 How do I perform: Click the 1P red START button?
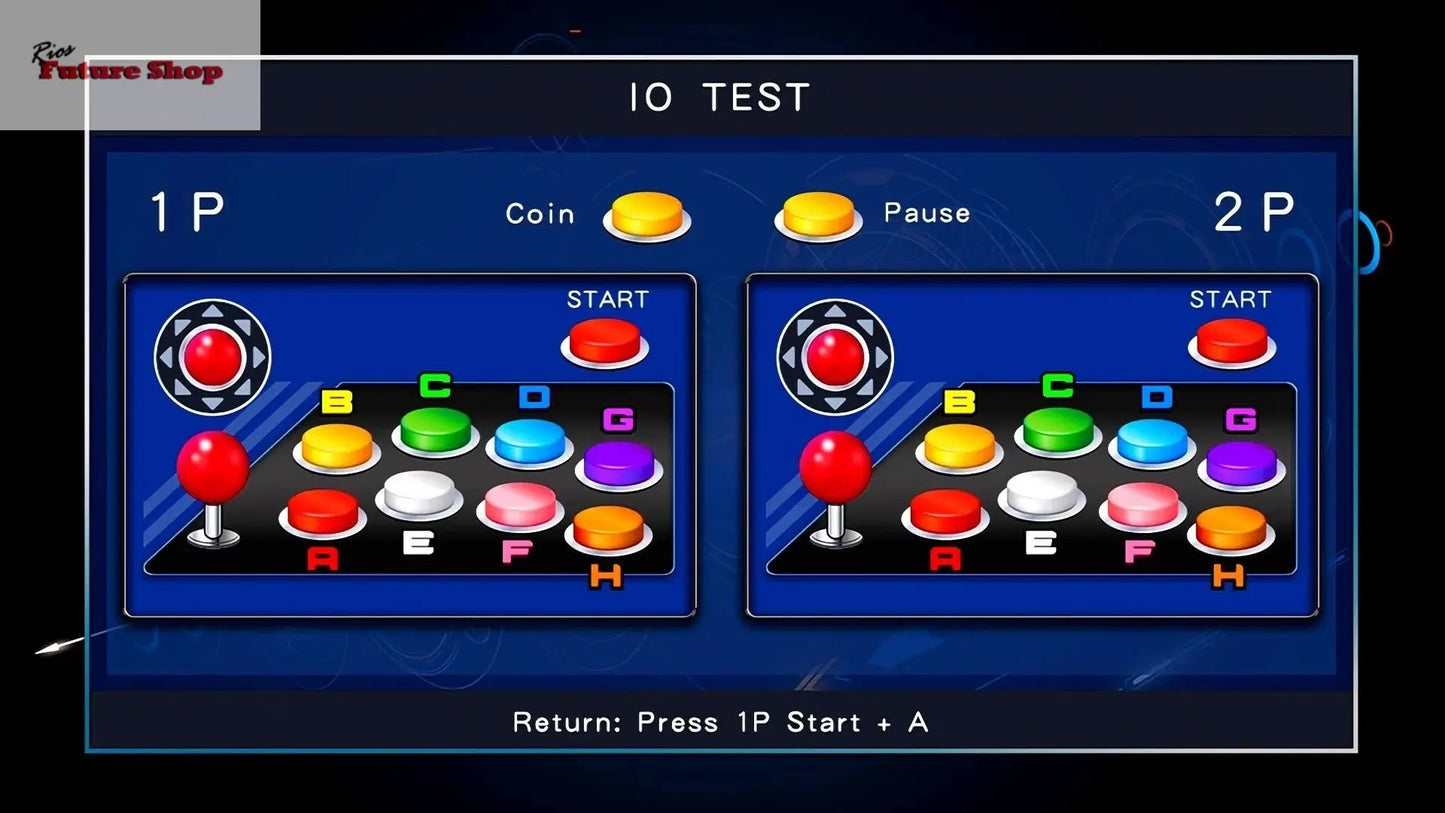(x=604, y=340)
